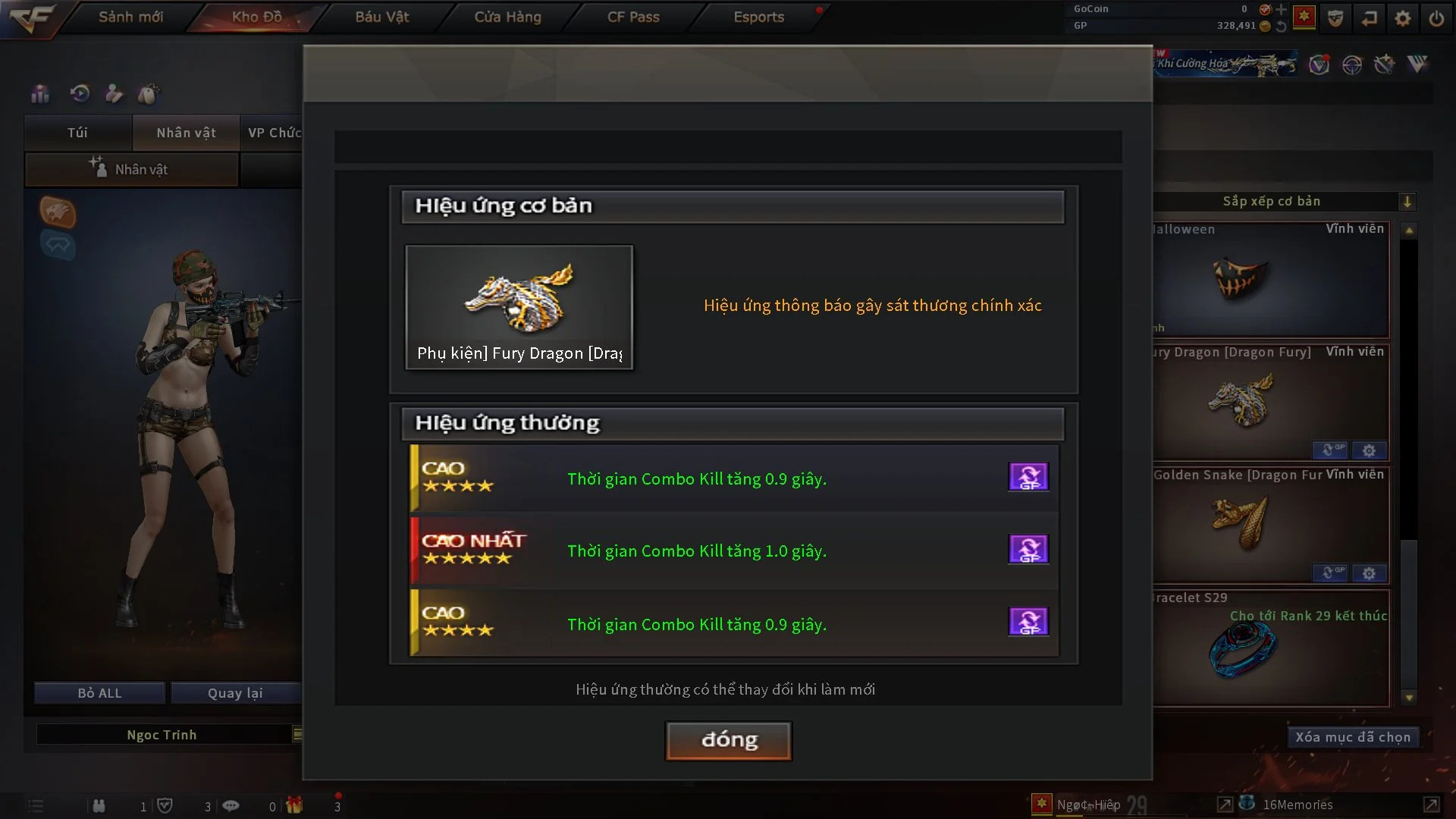
Task: Reroll the CAO NHẤT five-star effect
Action: (1028, 549)
